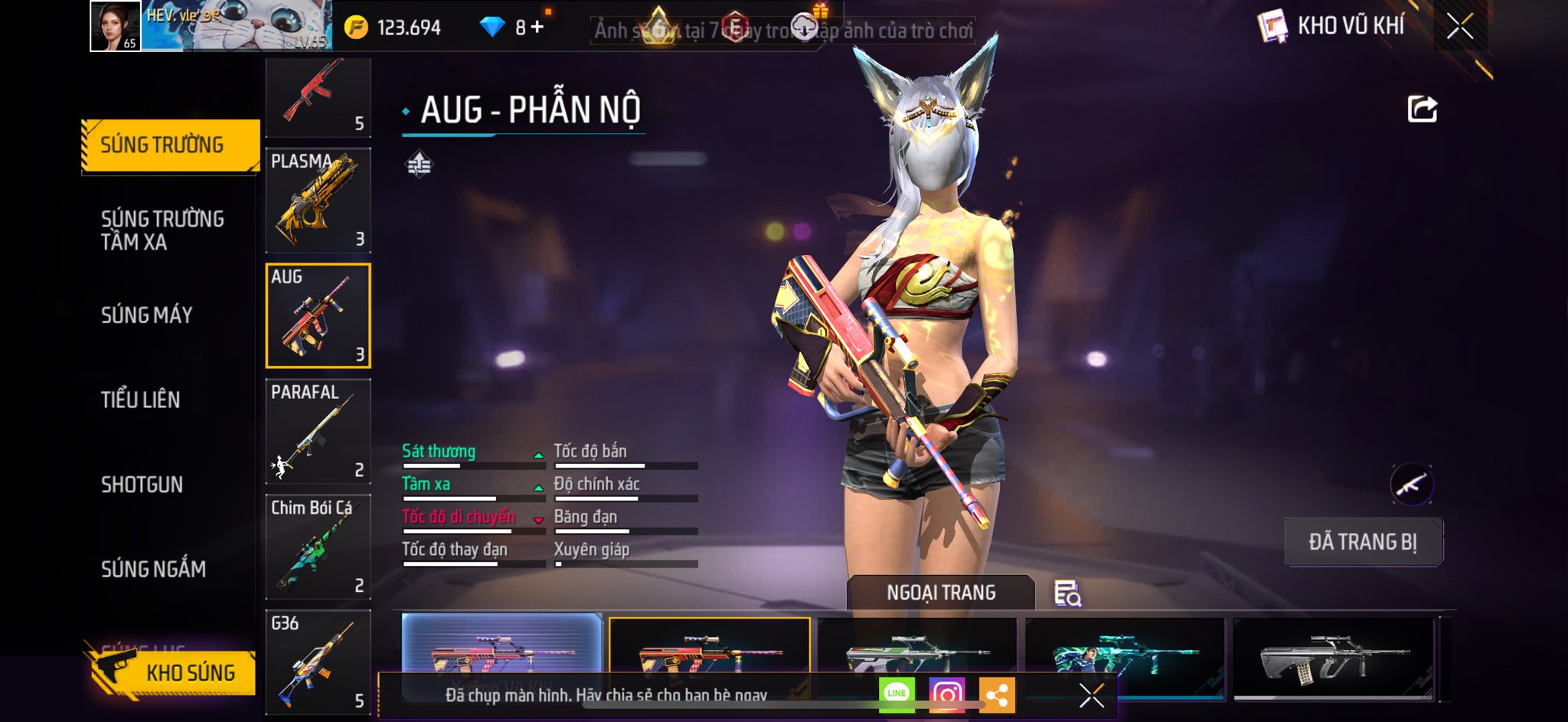Viewport: 1568px width, 722px height.
Task: Select the G36 weapon slot
Action: coord(318,662)
